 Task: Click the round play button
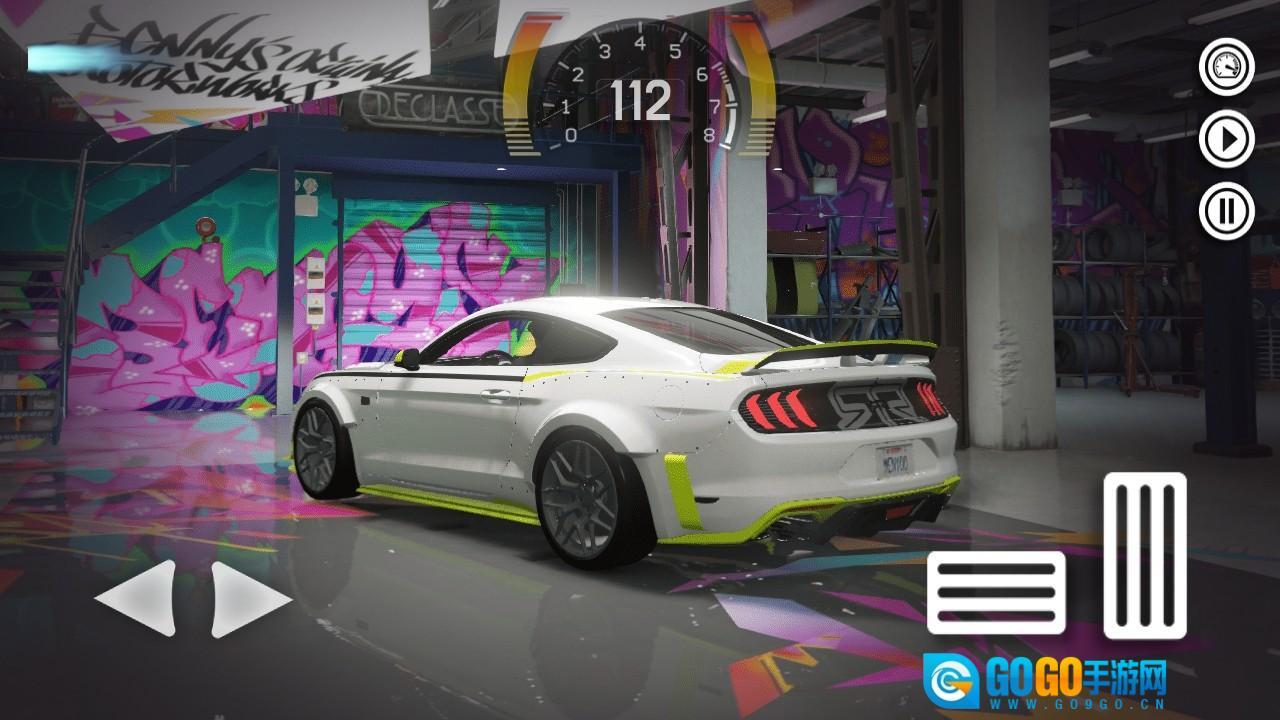1226,139
